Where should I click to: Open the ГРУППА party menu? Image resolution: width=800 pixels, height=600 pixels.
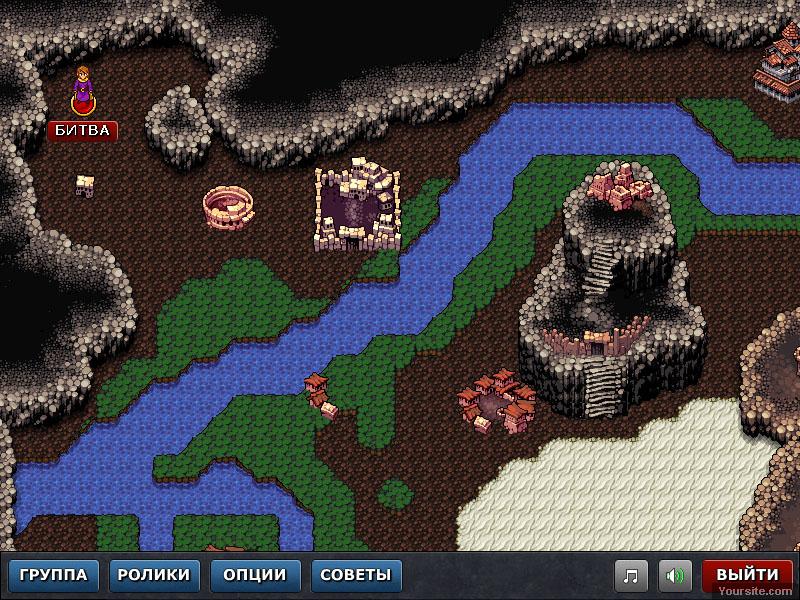pos(55,575)
